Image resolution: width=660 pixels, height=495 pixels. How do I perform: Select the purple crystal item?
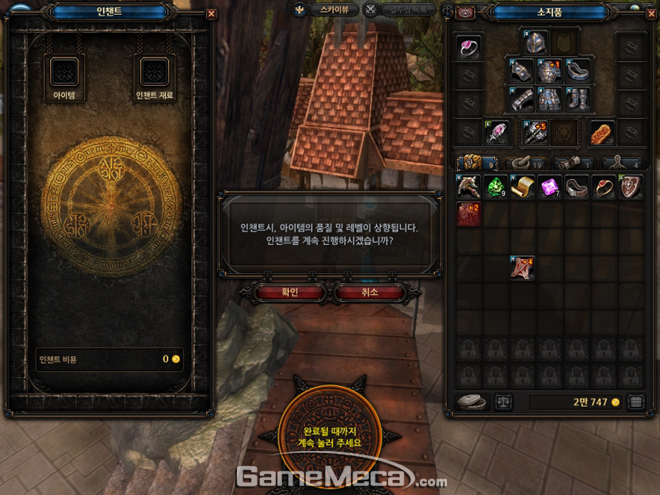tap(550, 187)
